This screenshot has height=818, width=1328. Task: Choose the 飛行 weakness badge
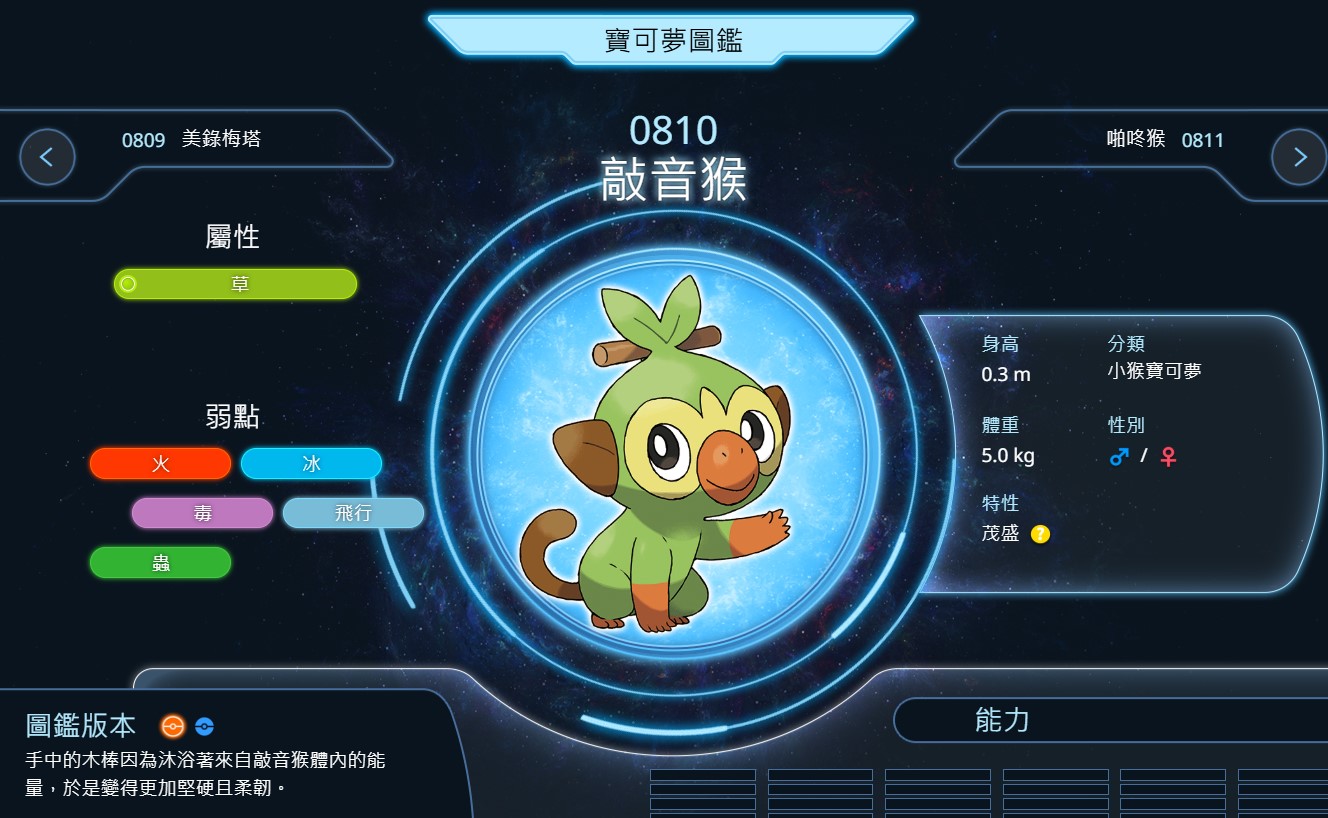pyautogui.click(x=353, y=513)
